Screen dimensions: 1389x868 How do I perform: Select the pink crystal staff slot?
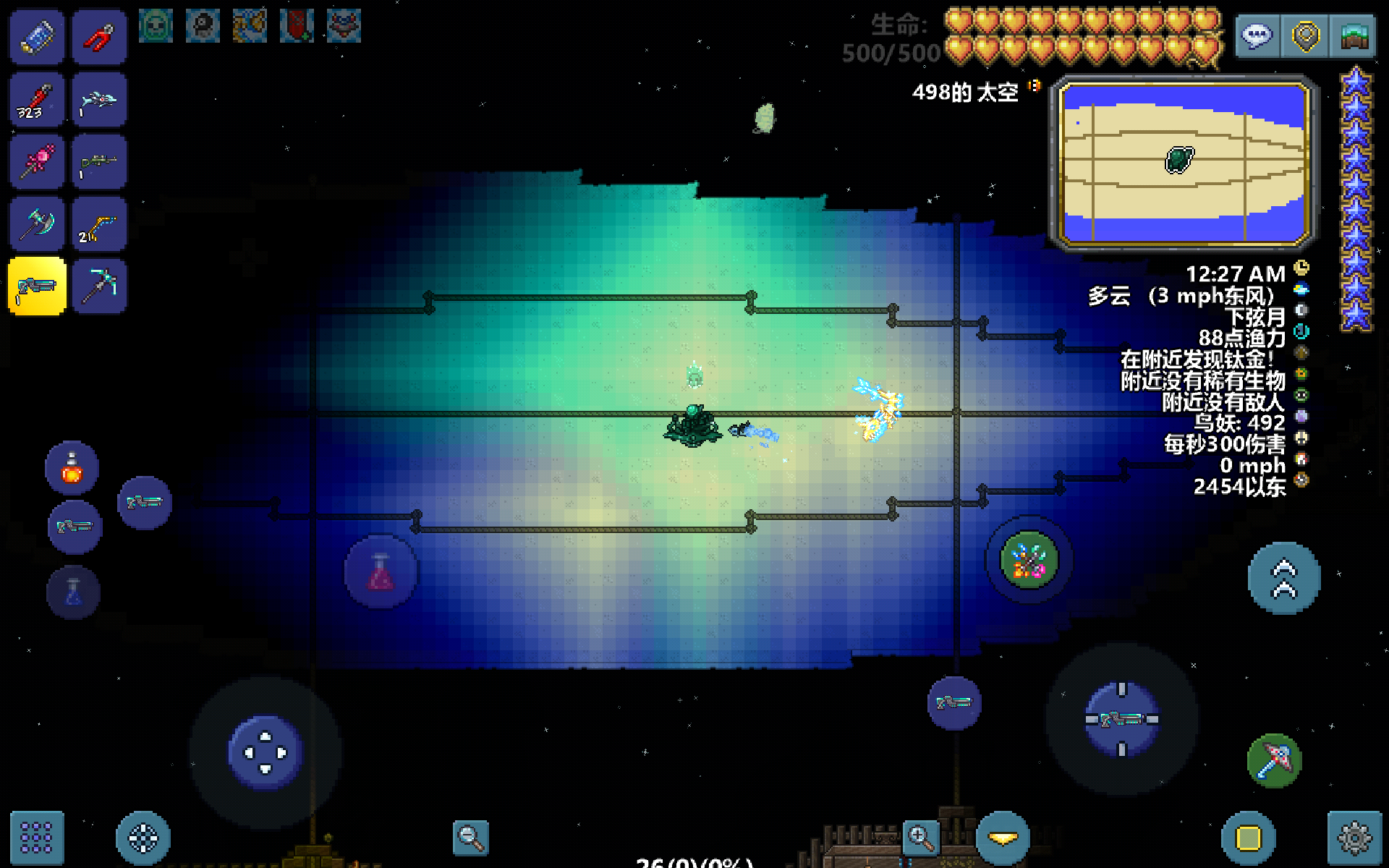38,162
